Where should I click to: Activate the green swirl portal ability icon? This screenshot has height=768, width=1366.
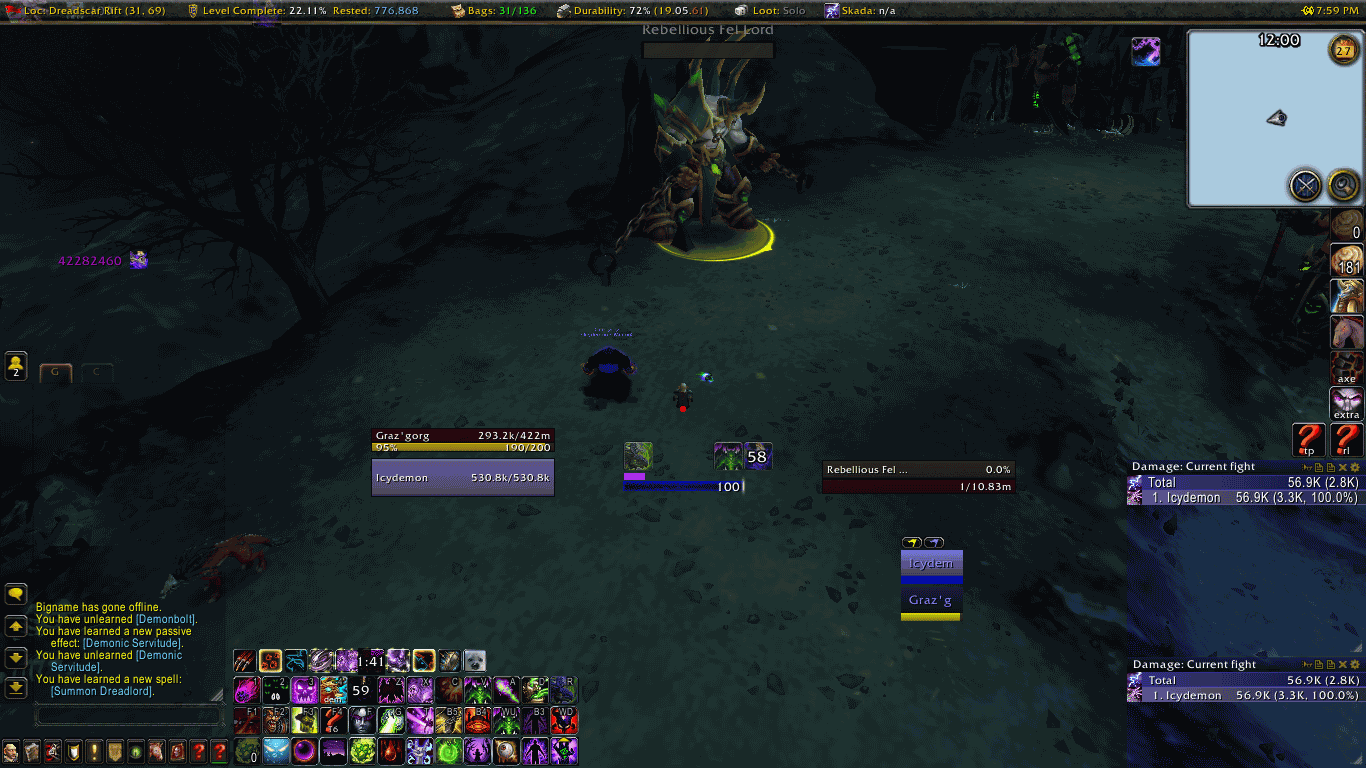click(449, 751)
